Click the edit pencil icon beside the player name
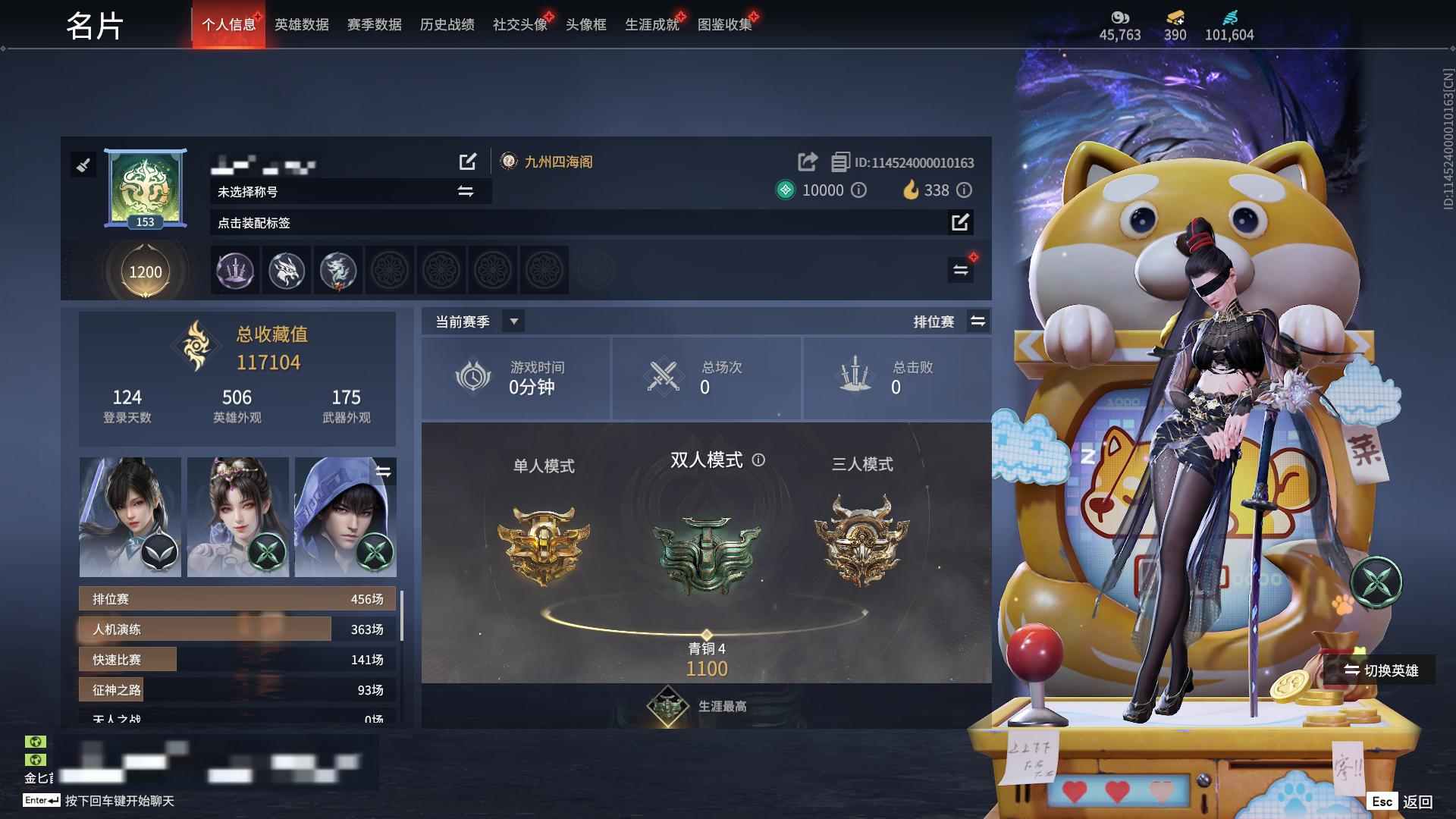1456x819 pixels. click(x=468, y=162)
